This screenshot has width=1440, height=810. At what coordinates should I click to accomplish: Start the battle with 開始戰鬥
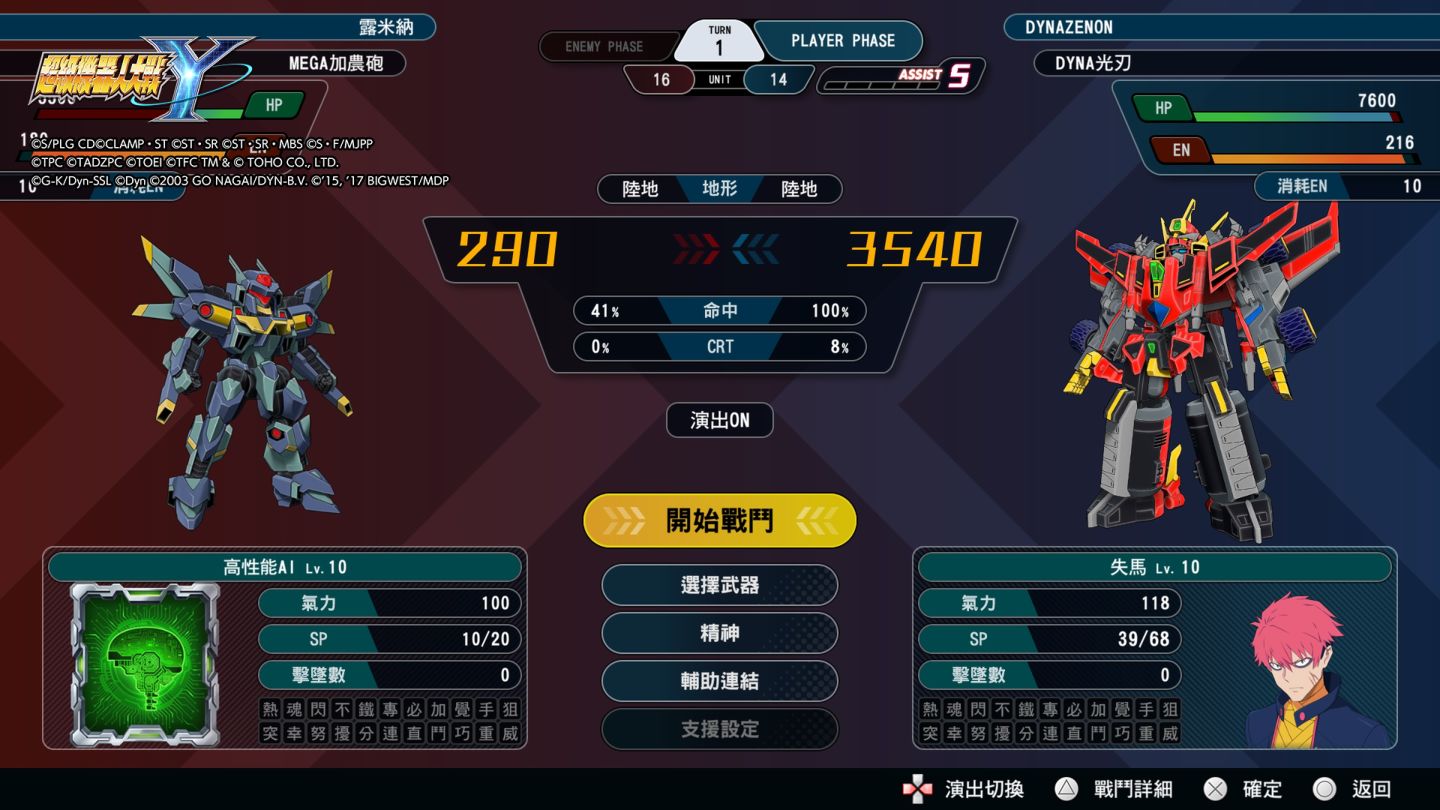[x=720, y=520]
